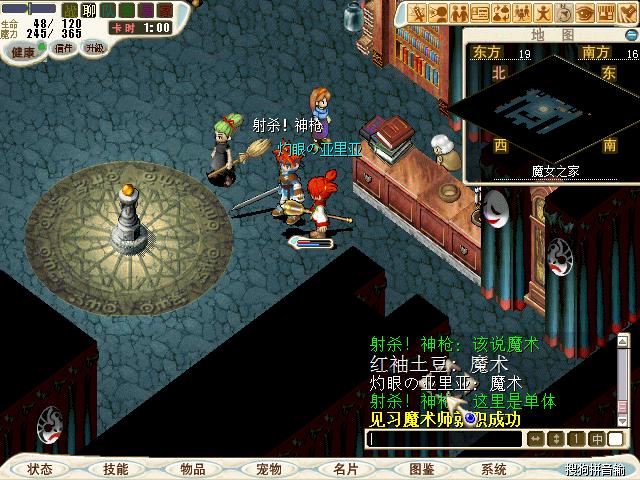This screenshot has width=640, height=480.
Task: Open the 系统 system menu
Action: (x=494, y=469)
